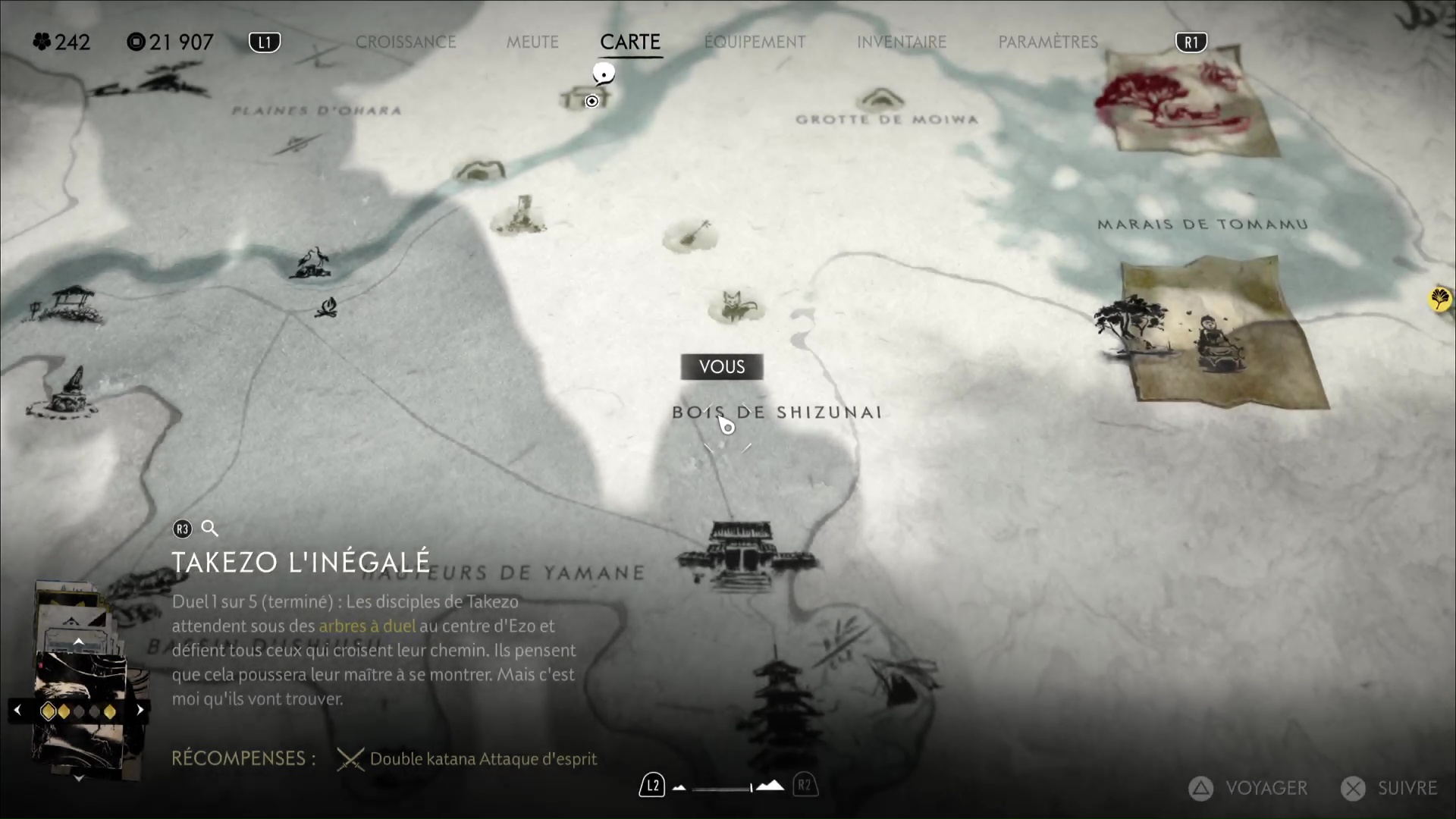Click the golden tree marker at map edge
Screen dimensions: 1456x819
pyautogui.click(x=1439, y=299)
